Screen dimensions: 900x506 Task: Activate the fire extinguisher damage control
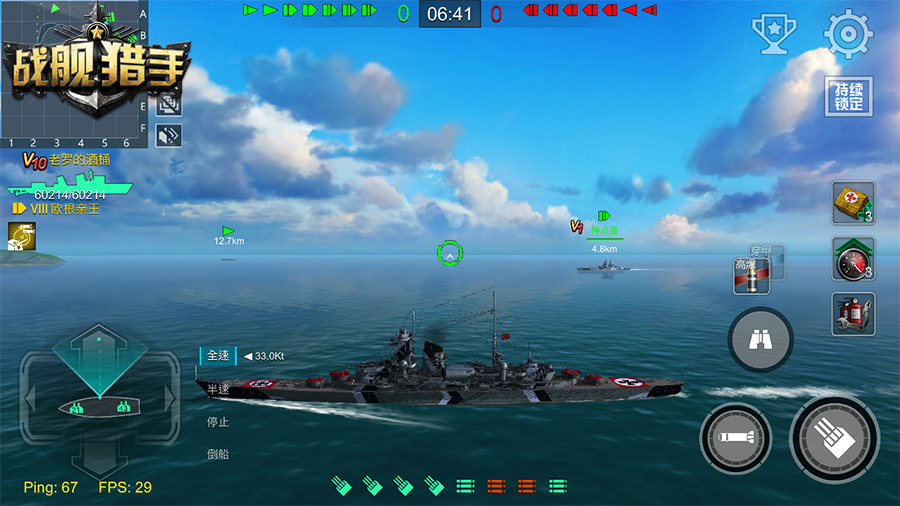(853, 314)
